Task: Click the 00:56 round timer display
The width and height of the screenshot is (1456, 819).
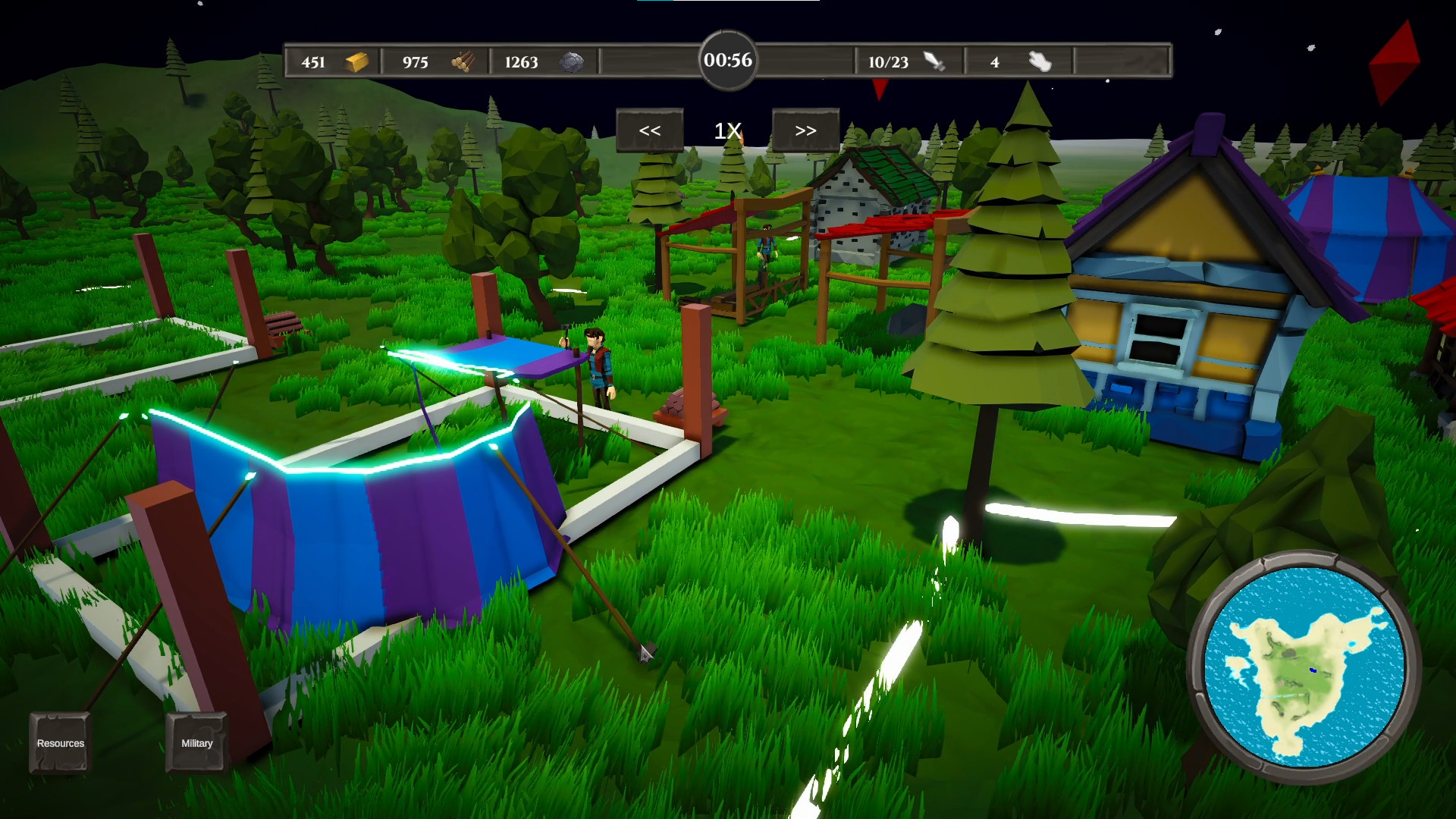Action: (726, 59)
